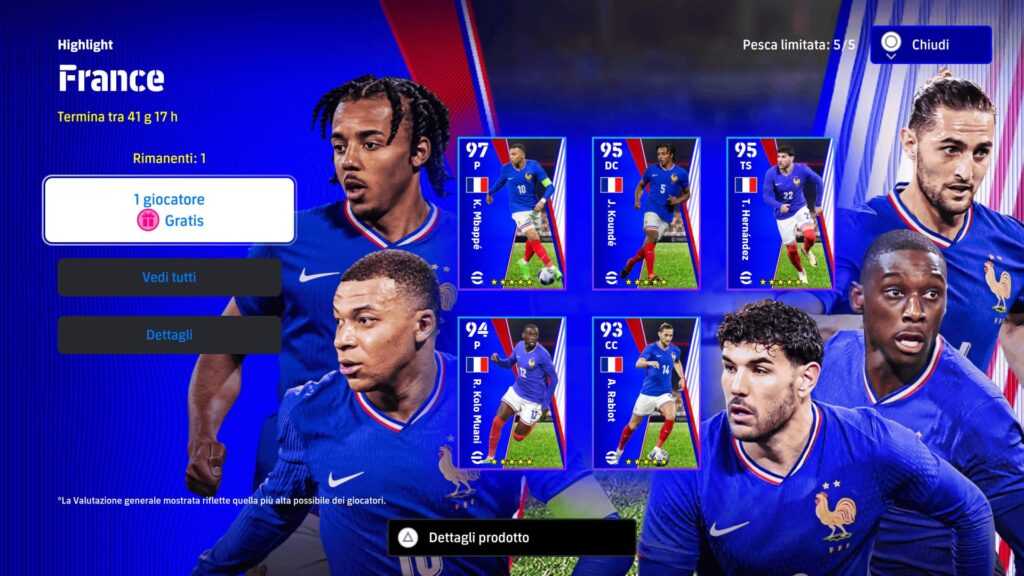Close the France highlight screen with Chiudi

pos(930,45)
